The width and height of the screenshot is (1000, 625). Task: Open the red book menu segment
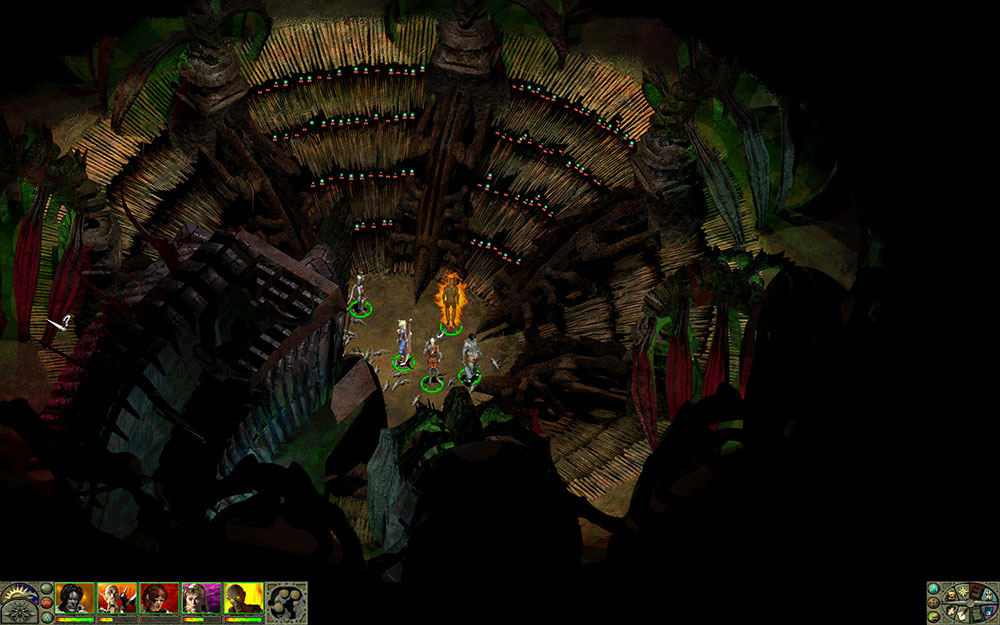point(976,592)
